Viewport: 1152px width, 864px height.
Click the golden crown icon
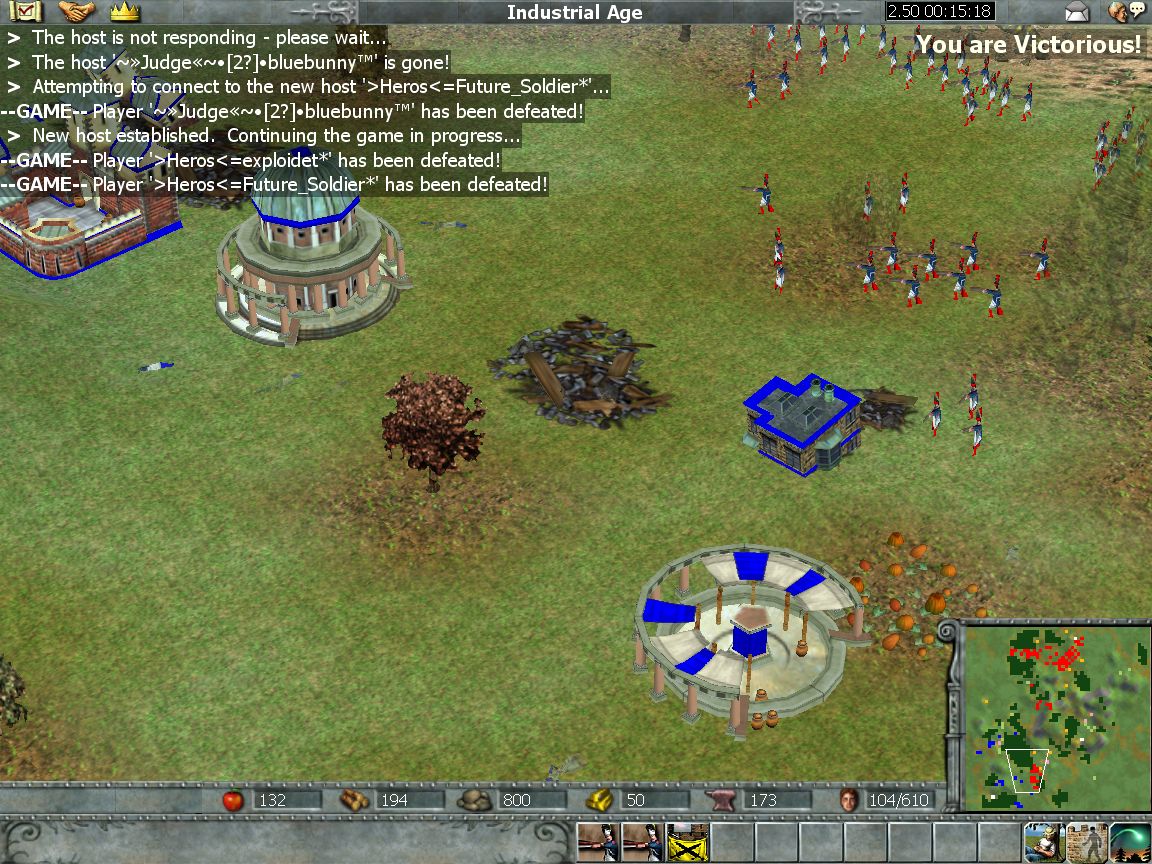[124, 12]
